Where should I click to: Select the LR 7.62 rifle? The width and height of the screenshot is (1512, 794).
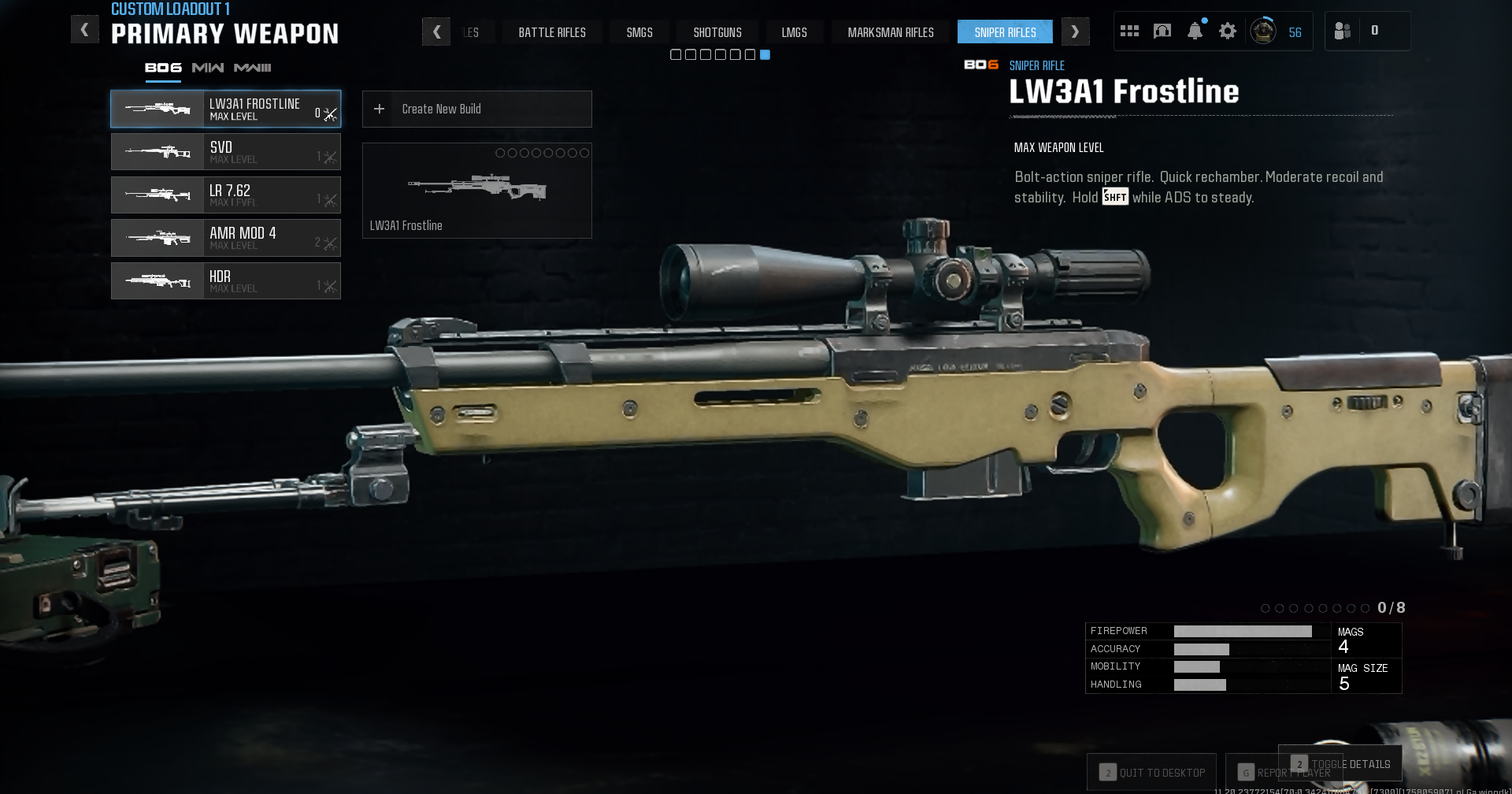point(225,195)
